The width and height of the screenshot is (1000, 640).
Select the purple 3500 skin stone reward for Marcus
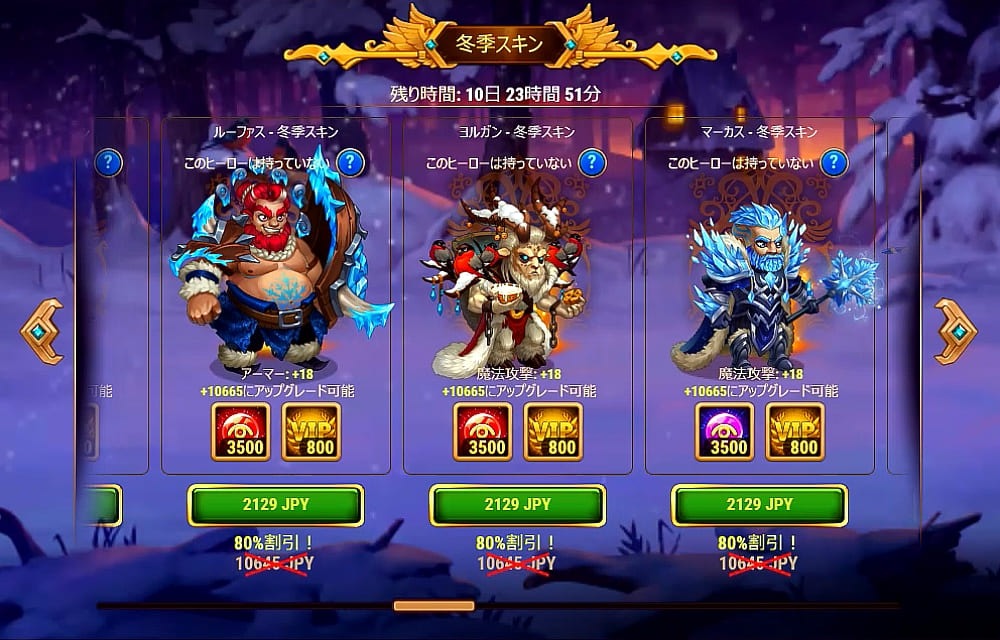(725, 431)
